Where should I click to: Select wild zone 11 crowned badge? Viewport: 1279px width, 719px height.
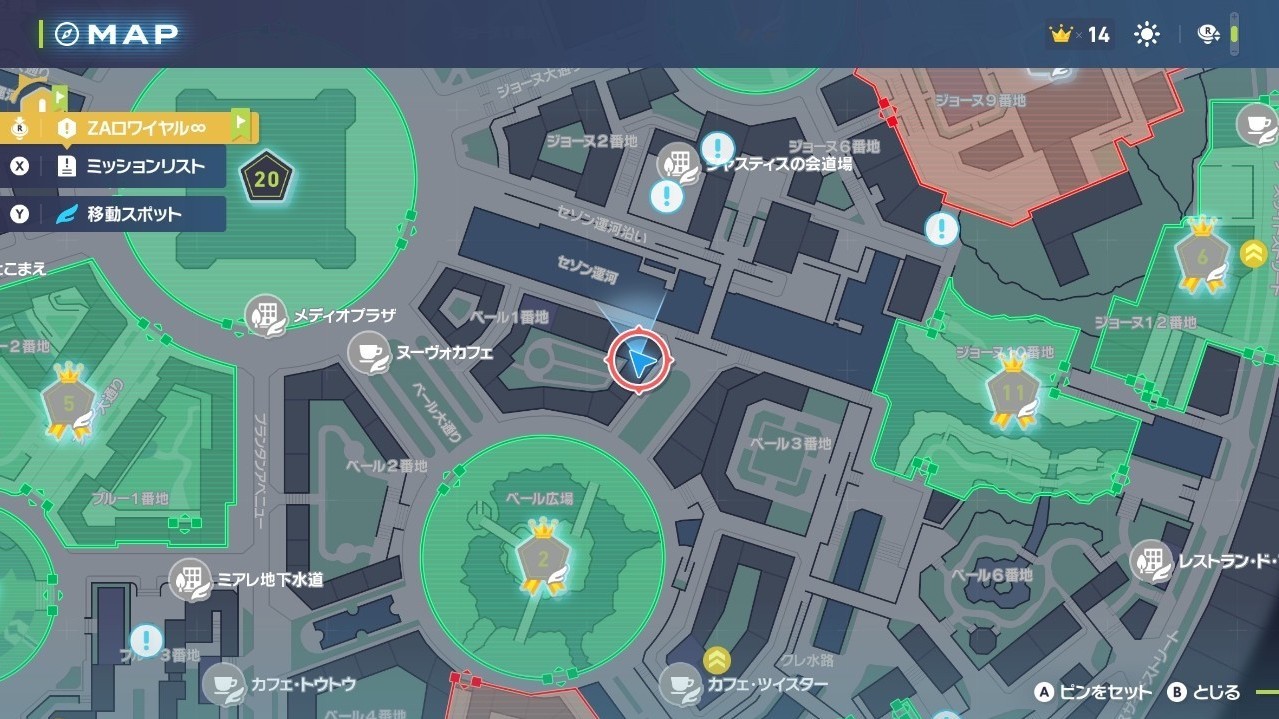point(1013,393)
